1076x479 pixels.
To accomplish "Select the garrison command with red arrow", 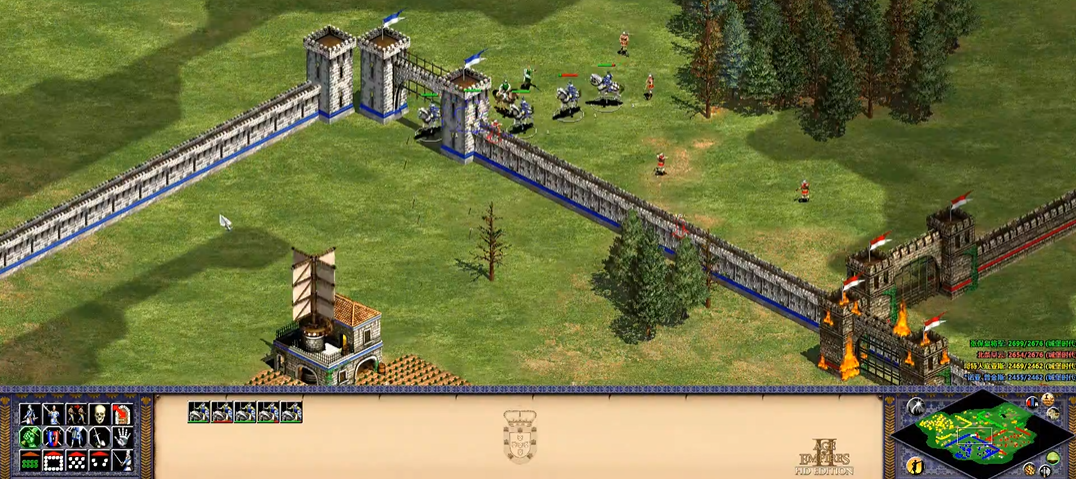I will click(x=122, y=414).
